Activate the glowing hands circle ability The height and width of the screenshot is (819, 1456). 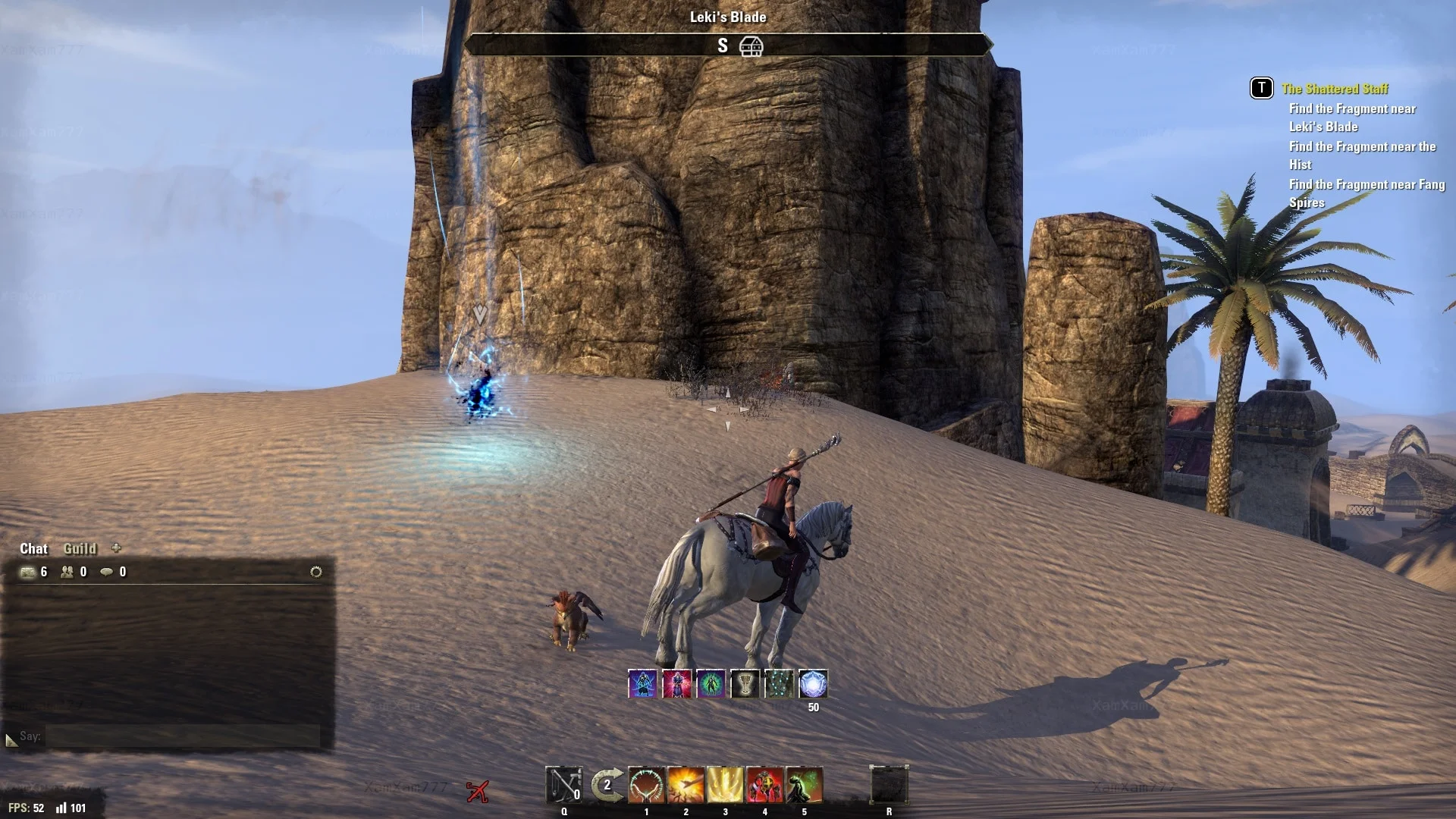[x=646, y=785]
